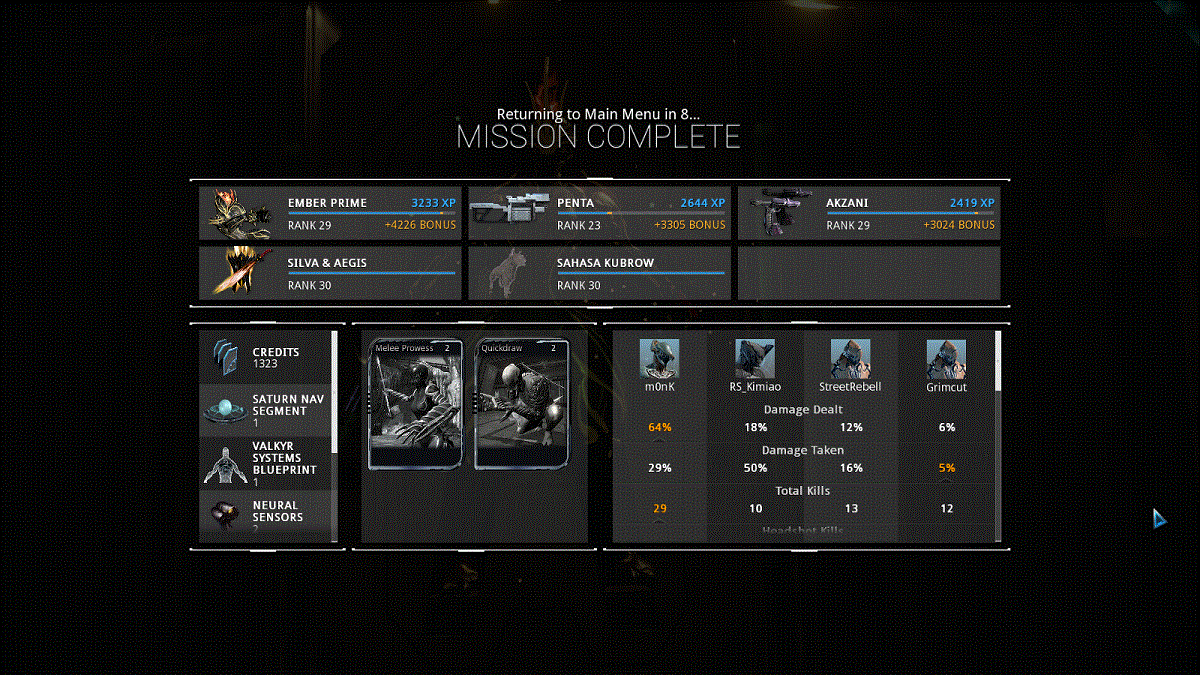Open m0nK's player avatar

(659, 358)
